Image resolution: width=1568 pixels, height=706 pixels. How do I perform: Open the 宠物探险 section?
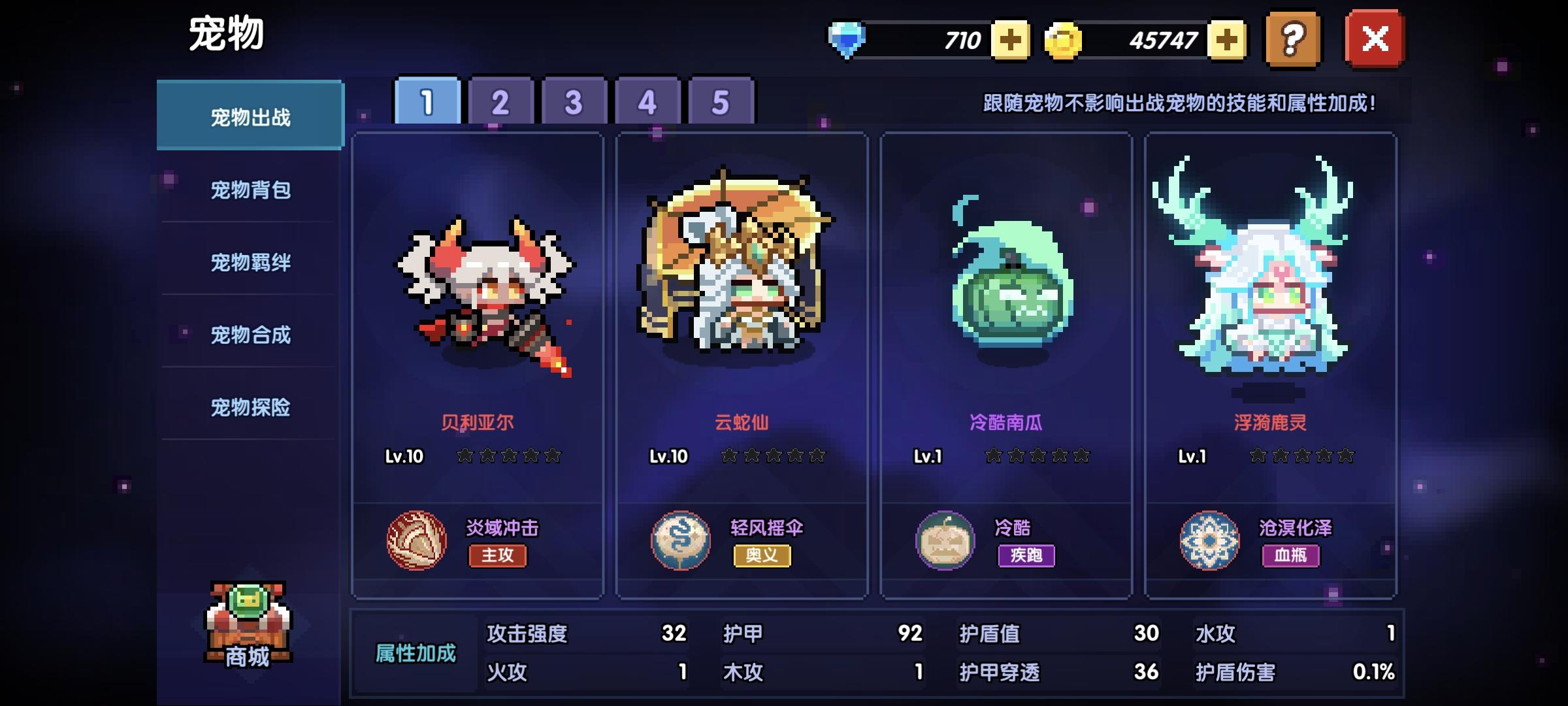[251, 407]
